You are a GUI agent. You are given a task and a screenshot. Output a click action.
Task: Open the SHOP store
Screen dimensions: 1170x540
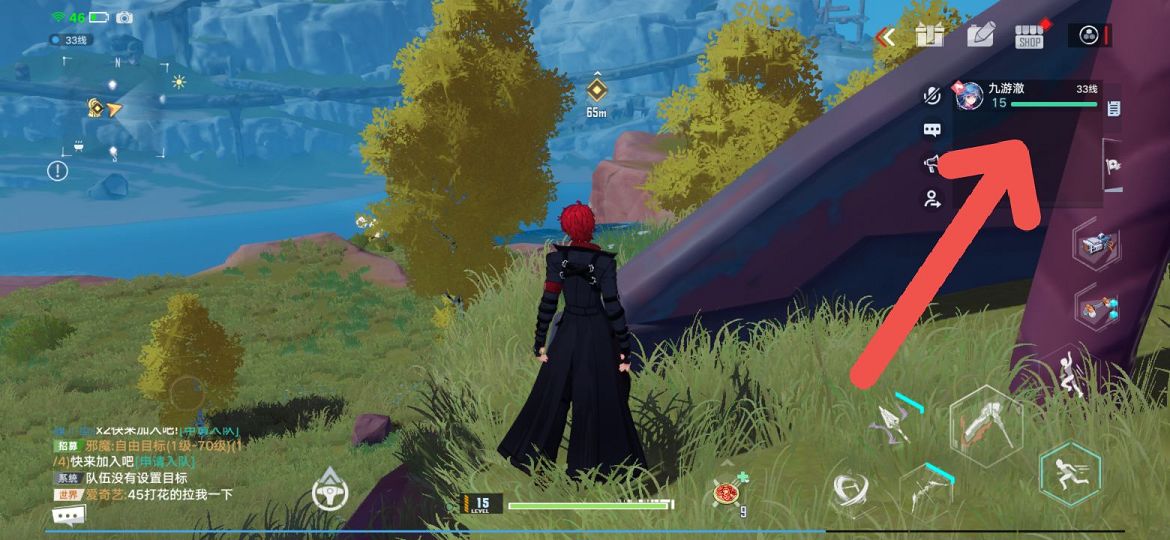tap(1029, 36)
